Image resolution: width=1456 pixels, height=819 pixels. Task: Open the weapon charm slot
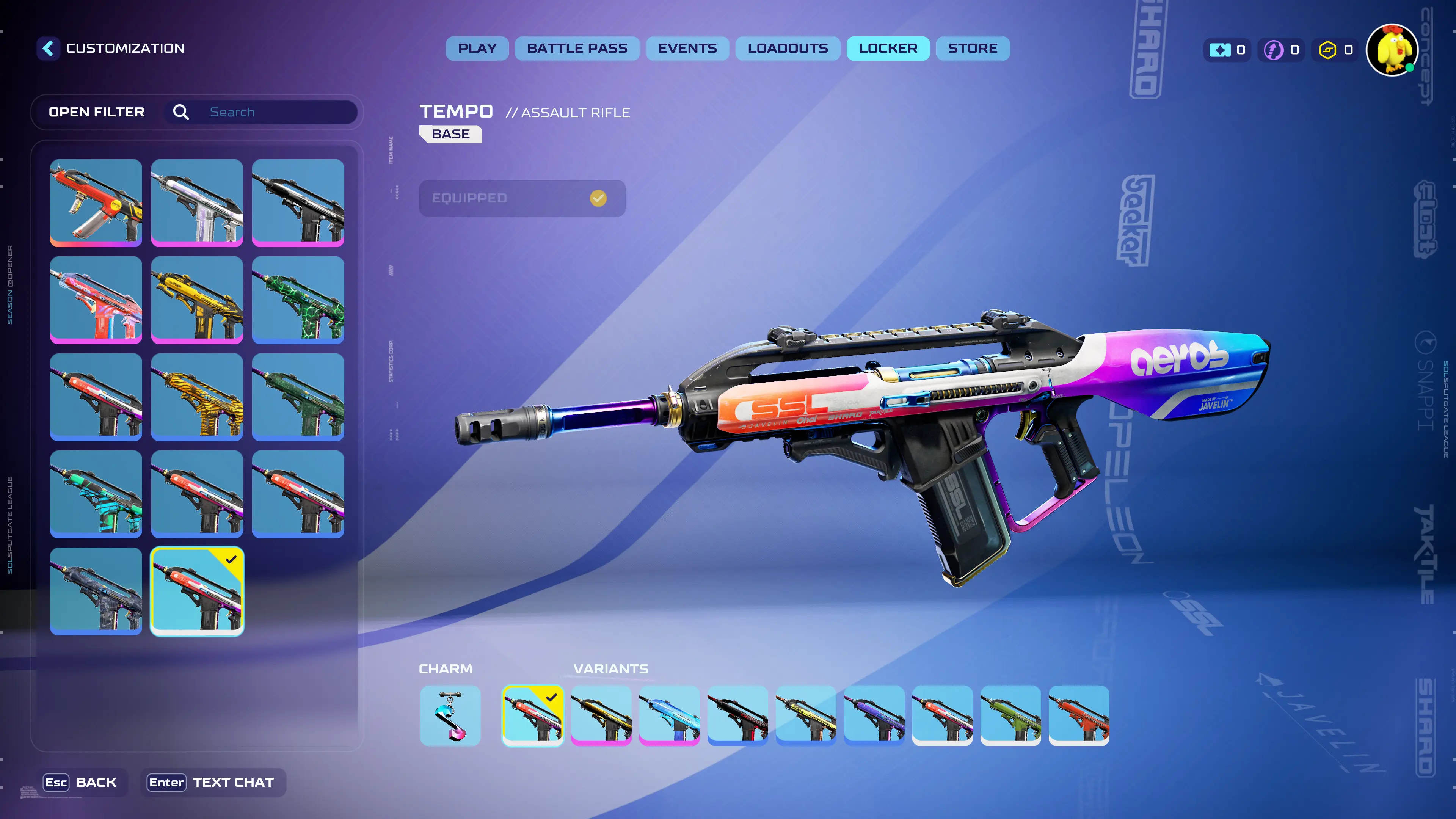pos(450,715)
